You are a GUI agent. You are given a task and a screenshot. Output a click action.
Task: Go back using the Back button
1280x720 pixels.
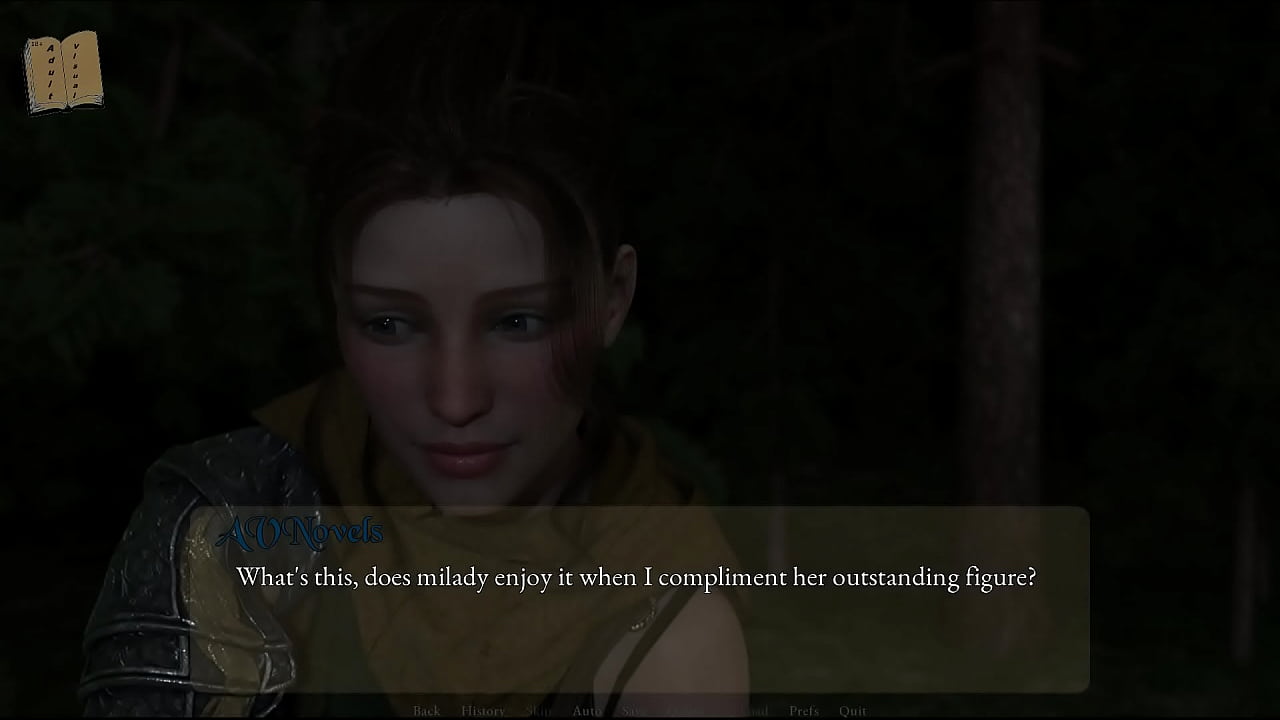tap(426, 711)
